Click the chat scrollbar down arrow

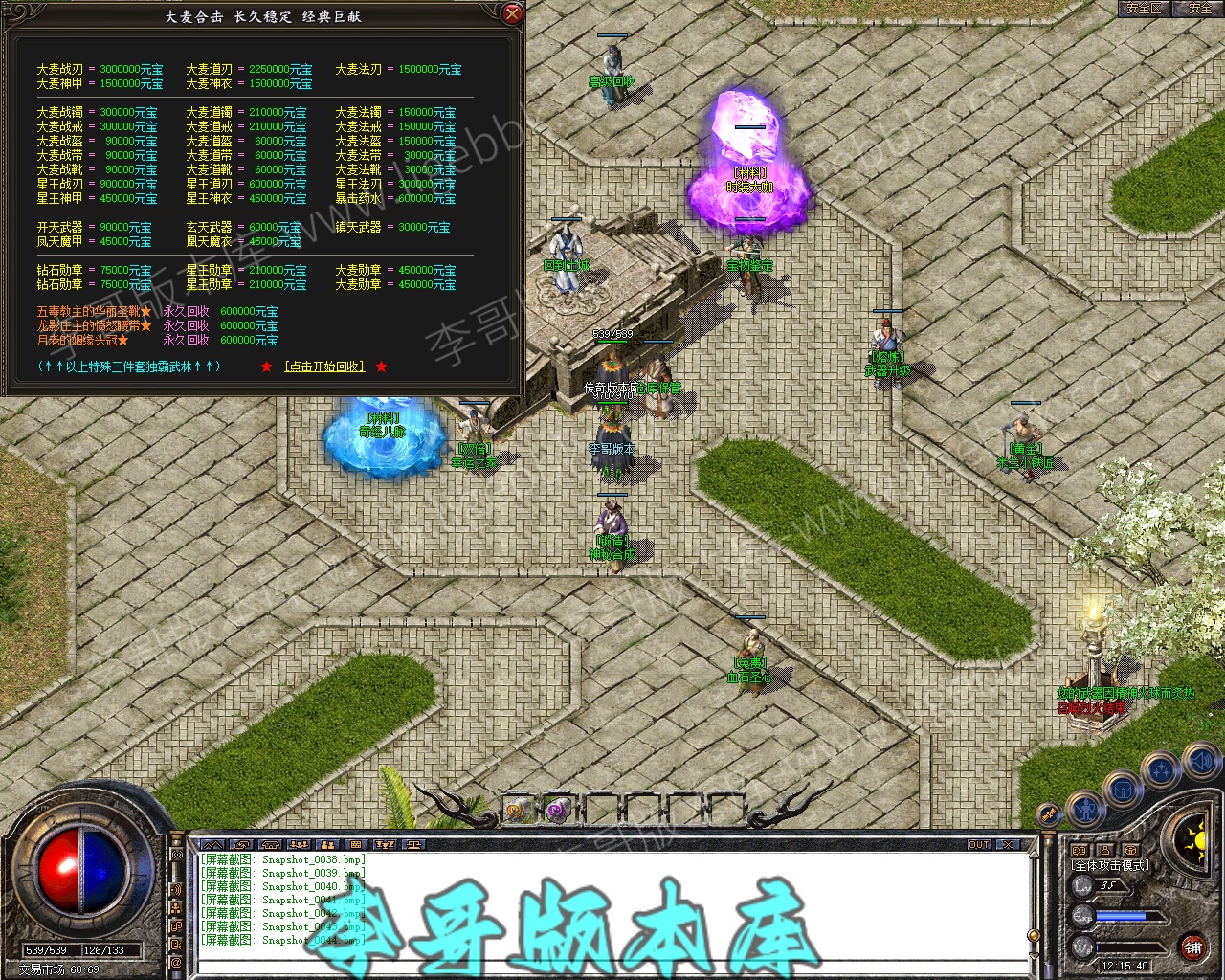pyautogui.click(x=1033, y=958)
